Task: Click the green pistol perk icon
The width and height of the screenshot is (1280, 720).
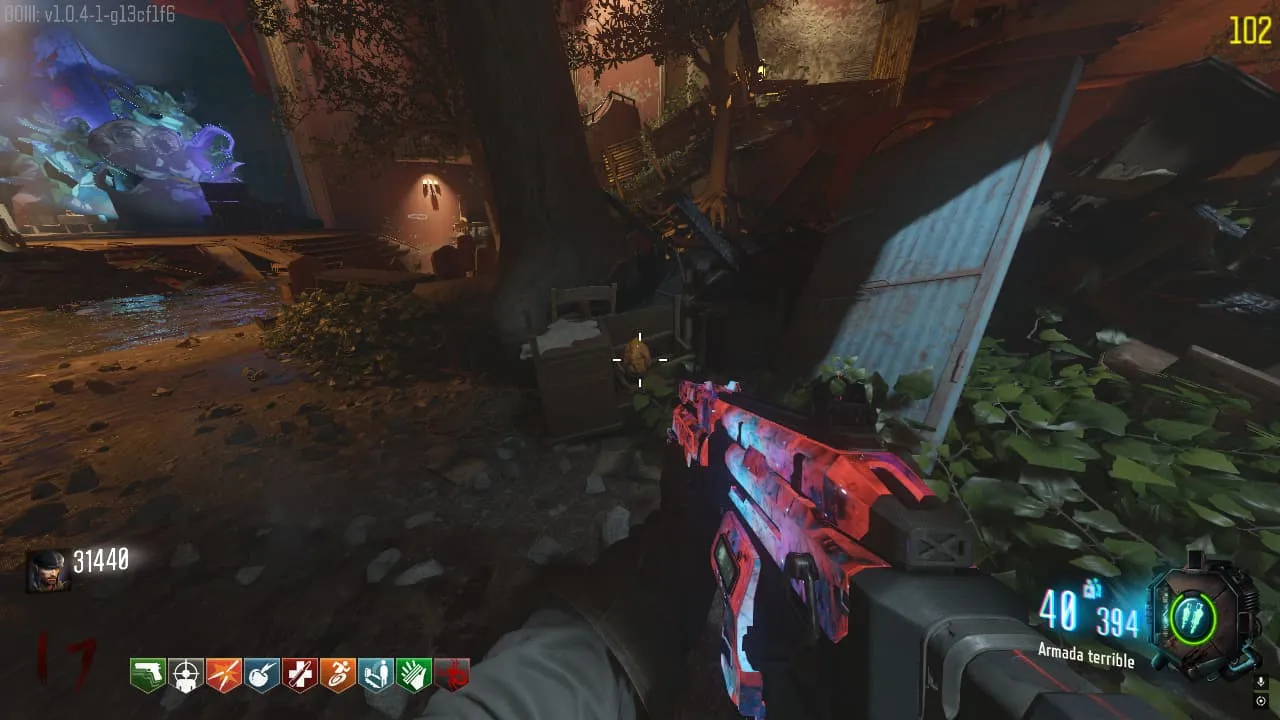Action: coord(148,675)
